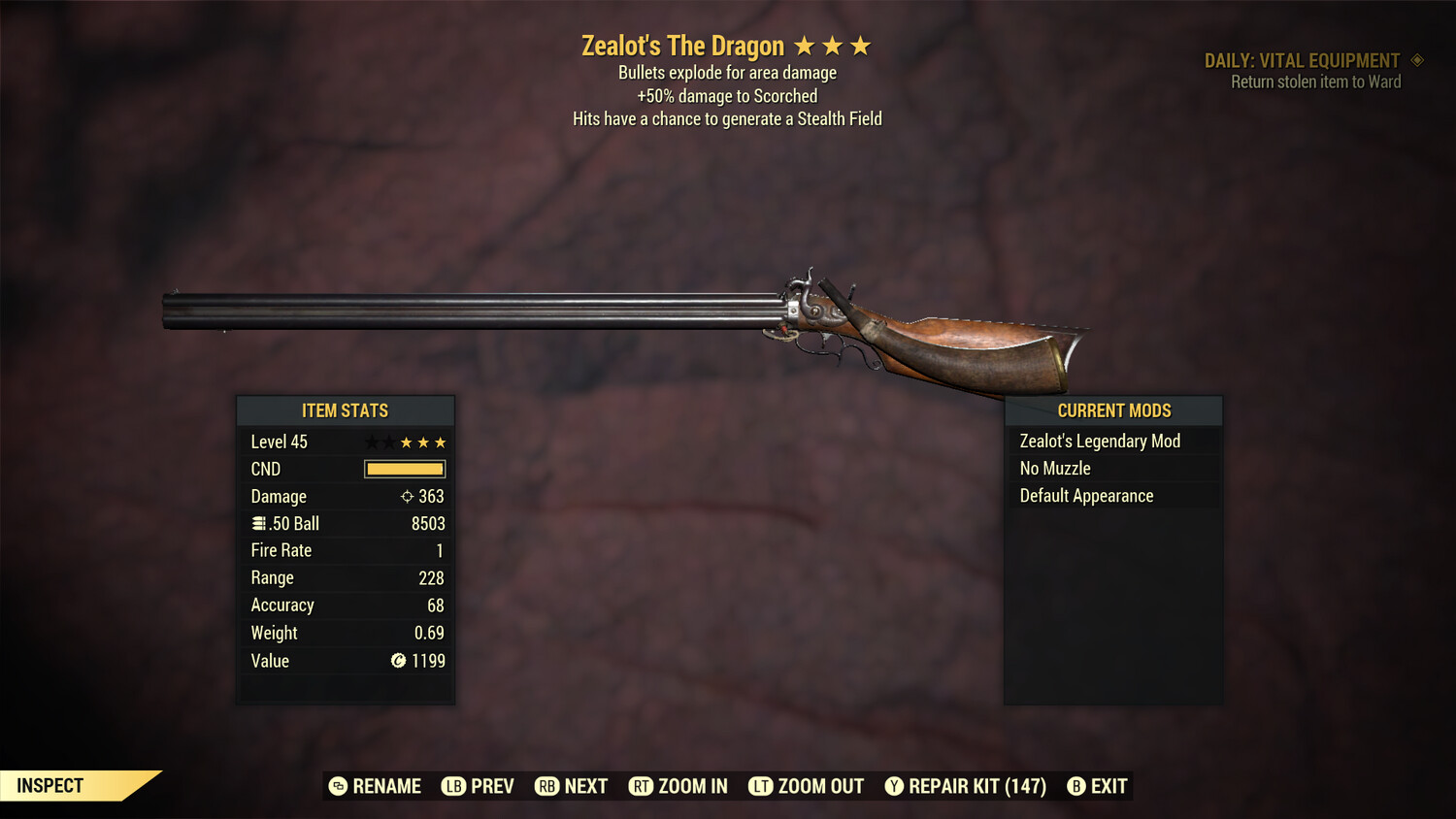Click the yellow CND condition bar
The image size is (1456, 819).
[404, 469]
